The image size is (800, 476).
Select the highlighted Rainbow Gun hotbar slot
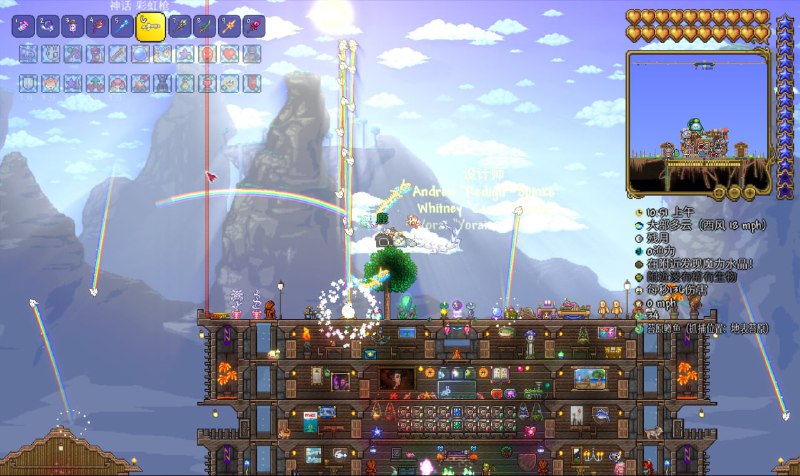(x=150, y=26)
